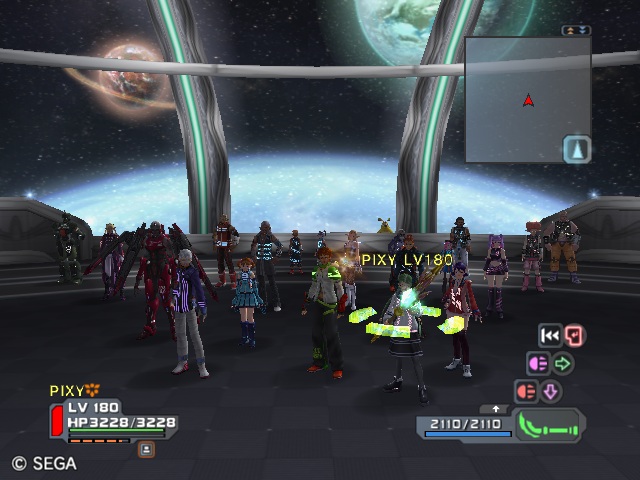The width and height of the screenshot is (640, 480).
Task: Toggle the minimap's up/down arrow switch
Action: coord(576,31)
